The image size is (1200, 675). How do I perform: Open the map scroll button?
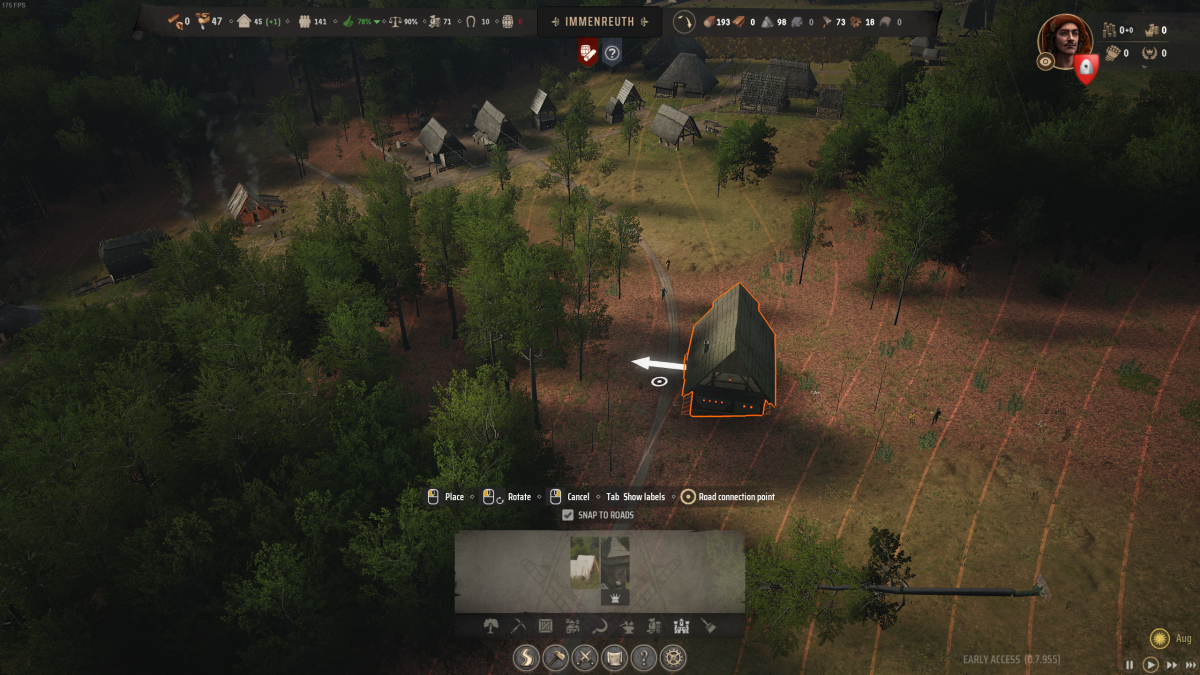[615, 658]
